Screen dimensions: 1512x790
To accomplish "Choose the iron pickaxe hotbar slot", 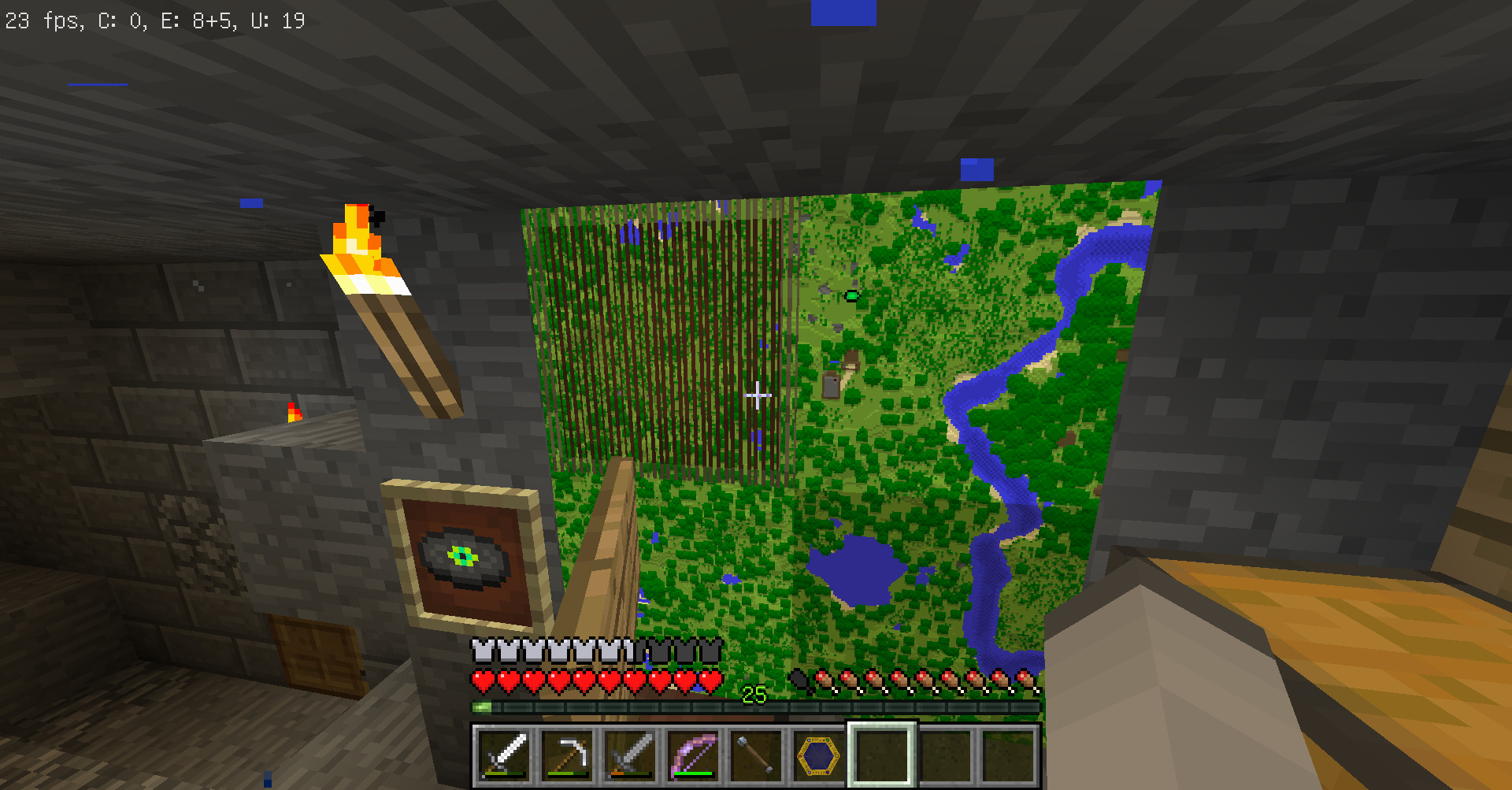I will coord(567,755).
